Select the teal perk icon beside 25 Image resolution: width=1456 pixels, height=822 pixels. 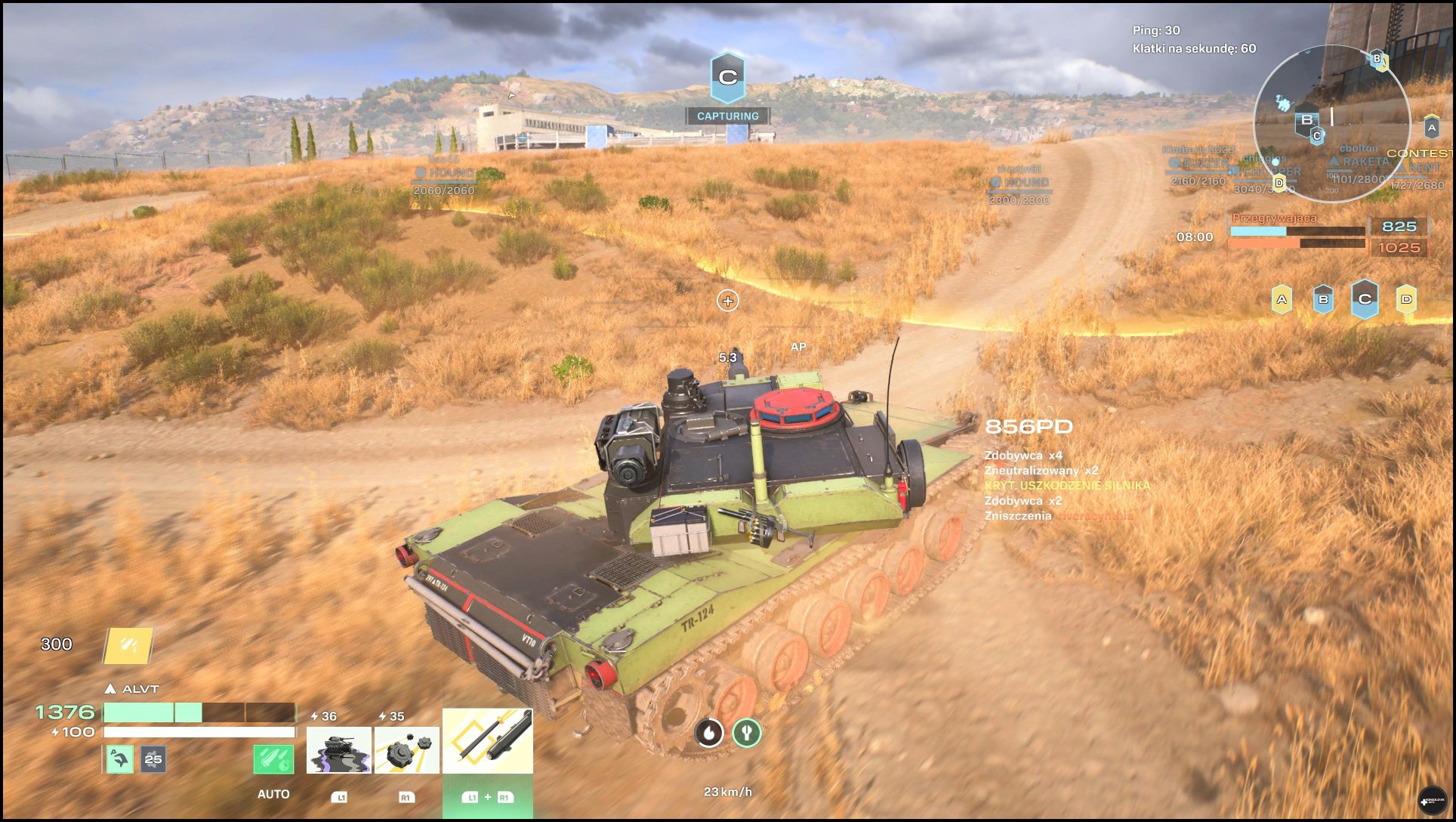tap(119, 759)
